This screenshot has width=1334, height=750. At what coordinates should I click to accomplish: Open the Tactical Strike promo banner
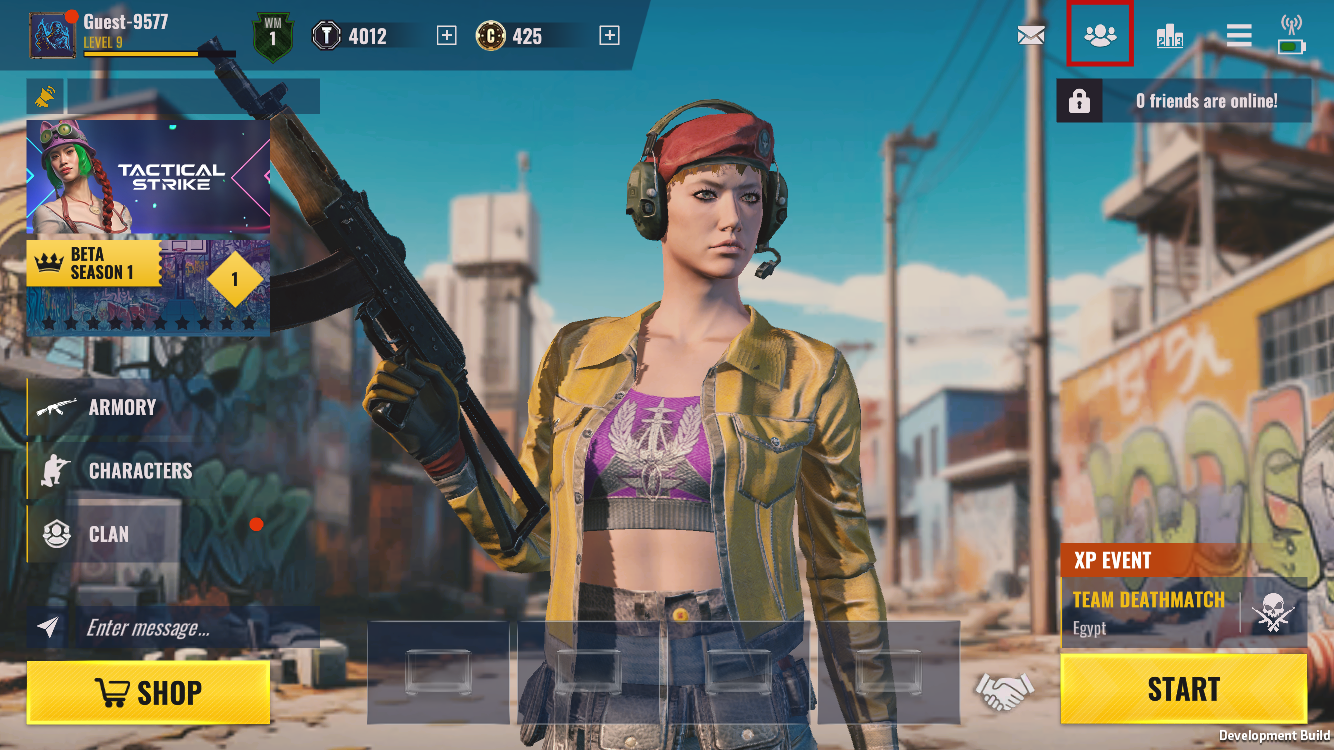tap(148, 178)
